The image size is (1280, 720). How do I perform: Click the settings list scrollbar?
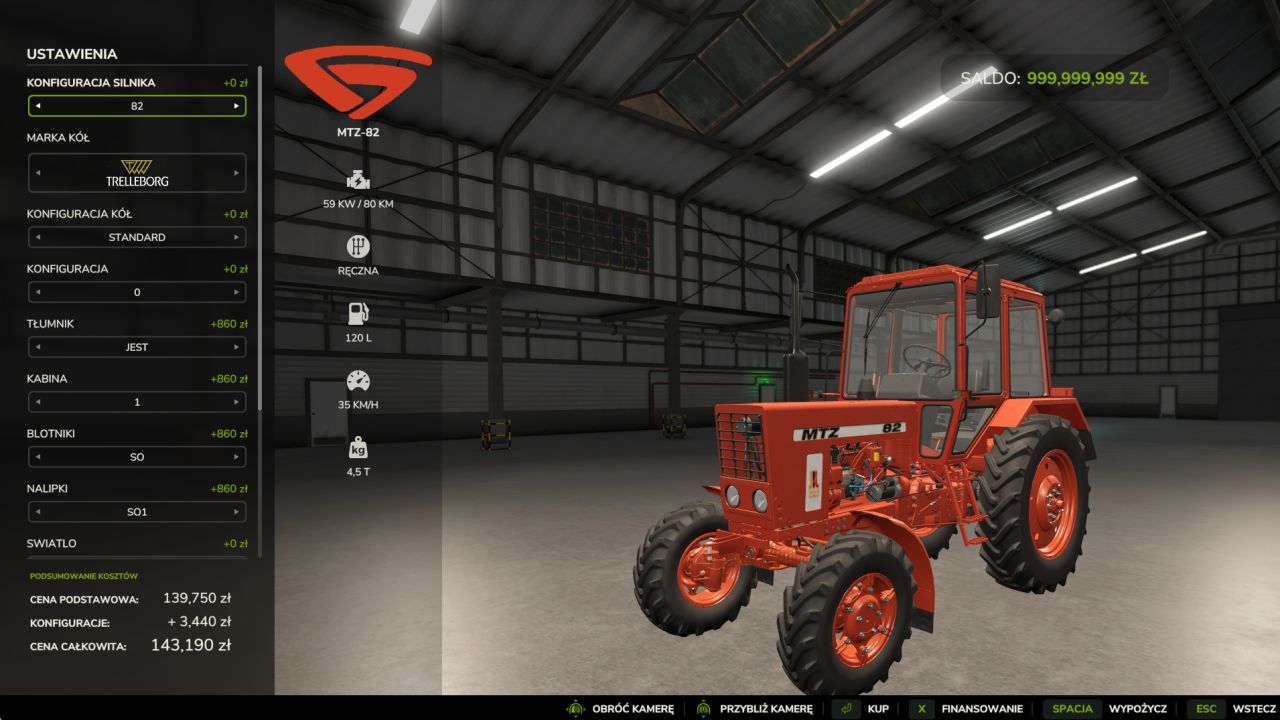[x=260, y=240]
